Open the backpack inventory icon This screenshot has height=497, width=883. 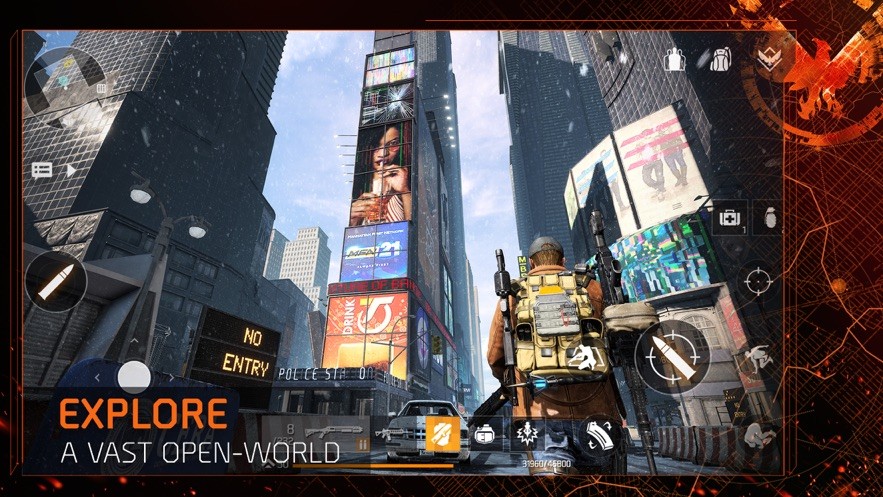(x=720, y=59)
